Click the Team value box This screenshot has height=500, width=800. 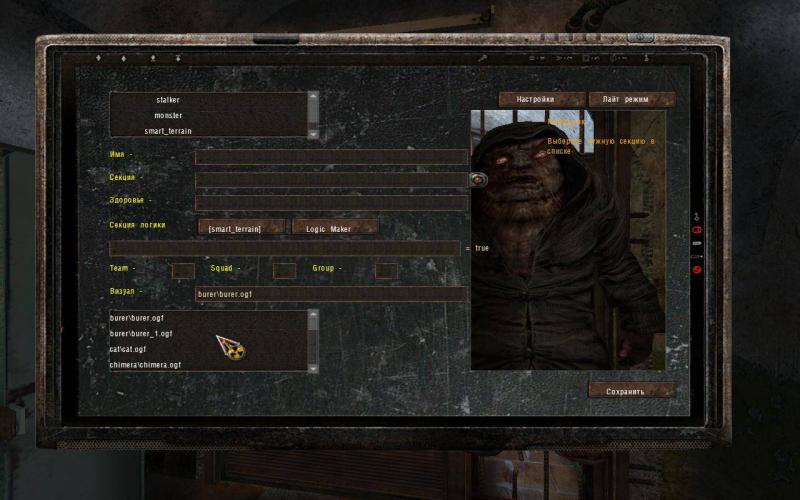pyautogui.click(x=183, y=270)
